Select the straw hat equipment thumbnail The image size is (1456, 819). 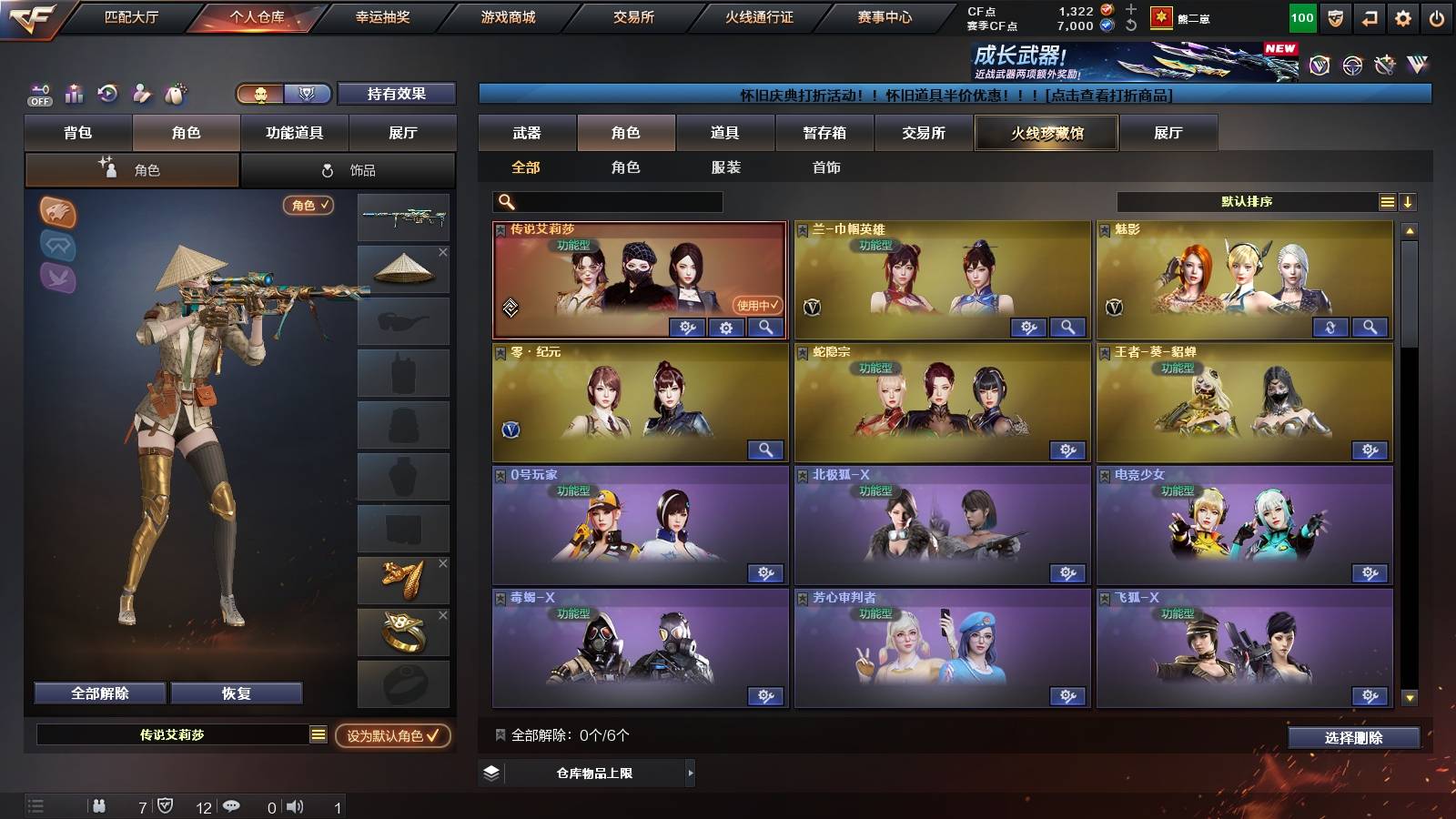click(x=403, y=267)
